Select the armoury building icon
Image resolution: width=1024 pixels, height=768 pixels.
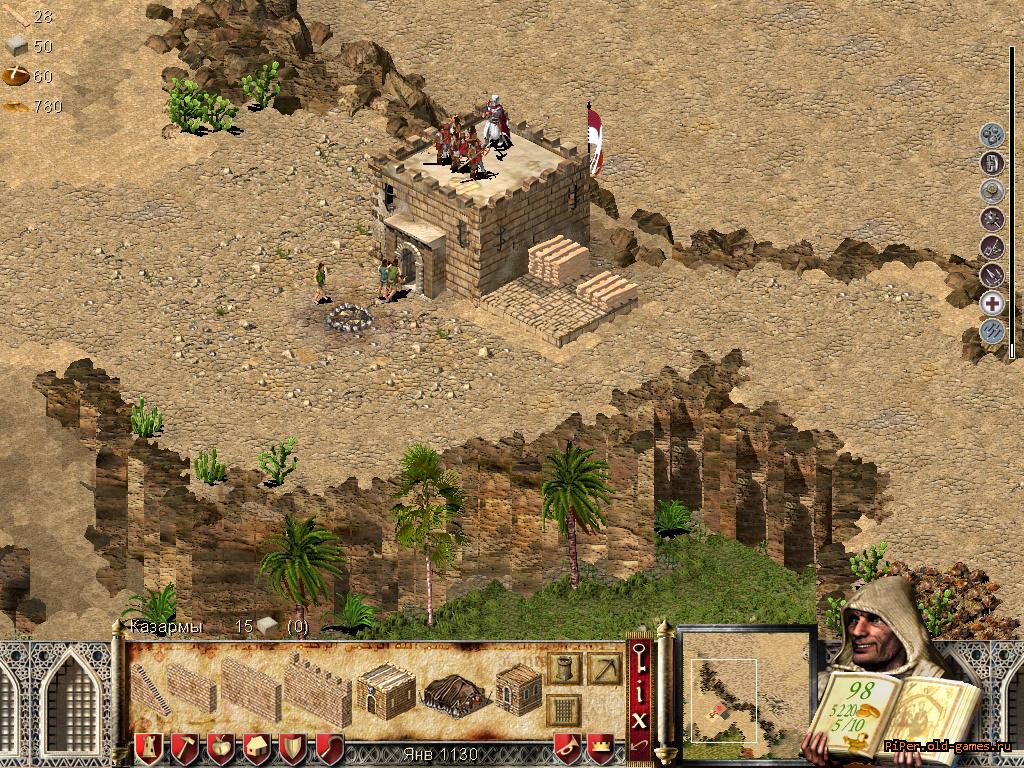(518, 689)
